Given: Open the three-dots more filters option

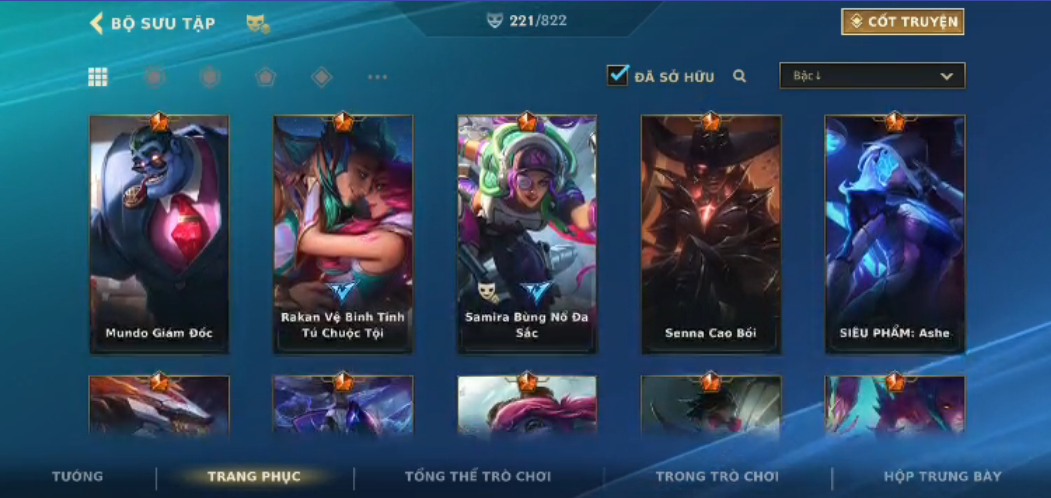Looking at the screenshot, I should point(377,77).
